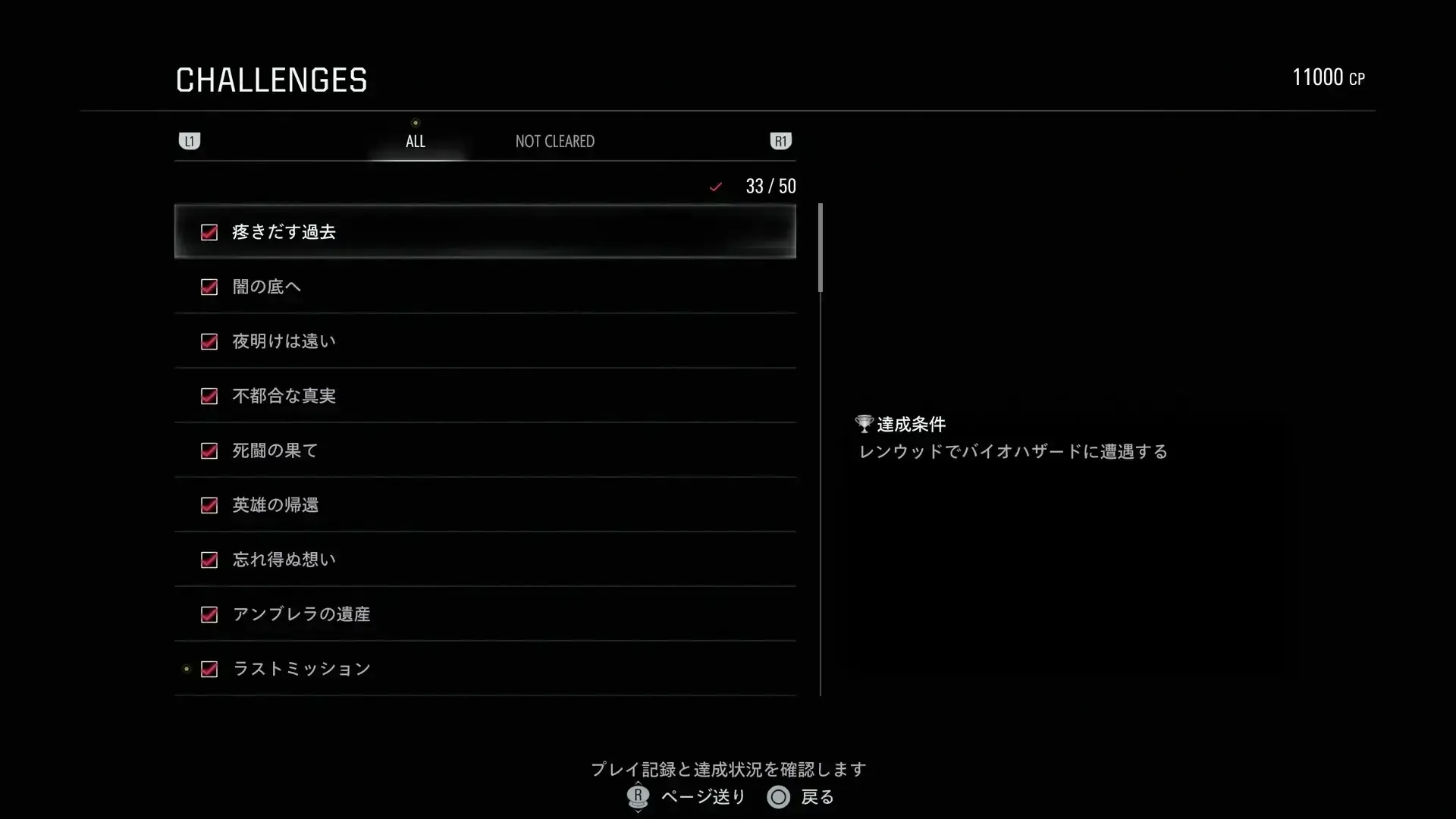Click the trophy icon beside 達成条件
Viewport: 1456px width, 819px height.
(864, 423)
